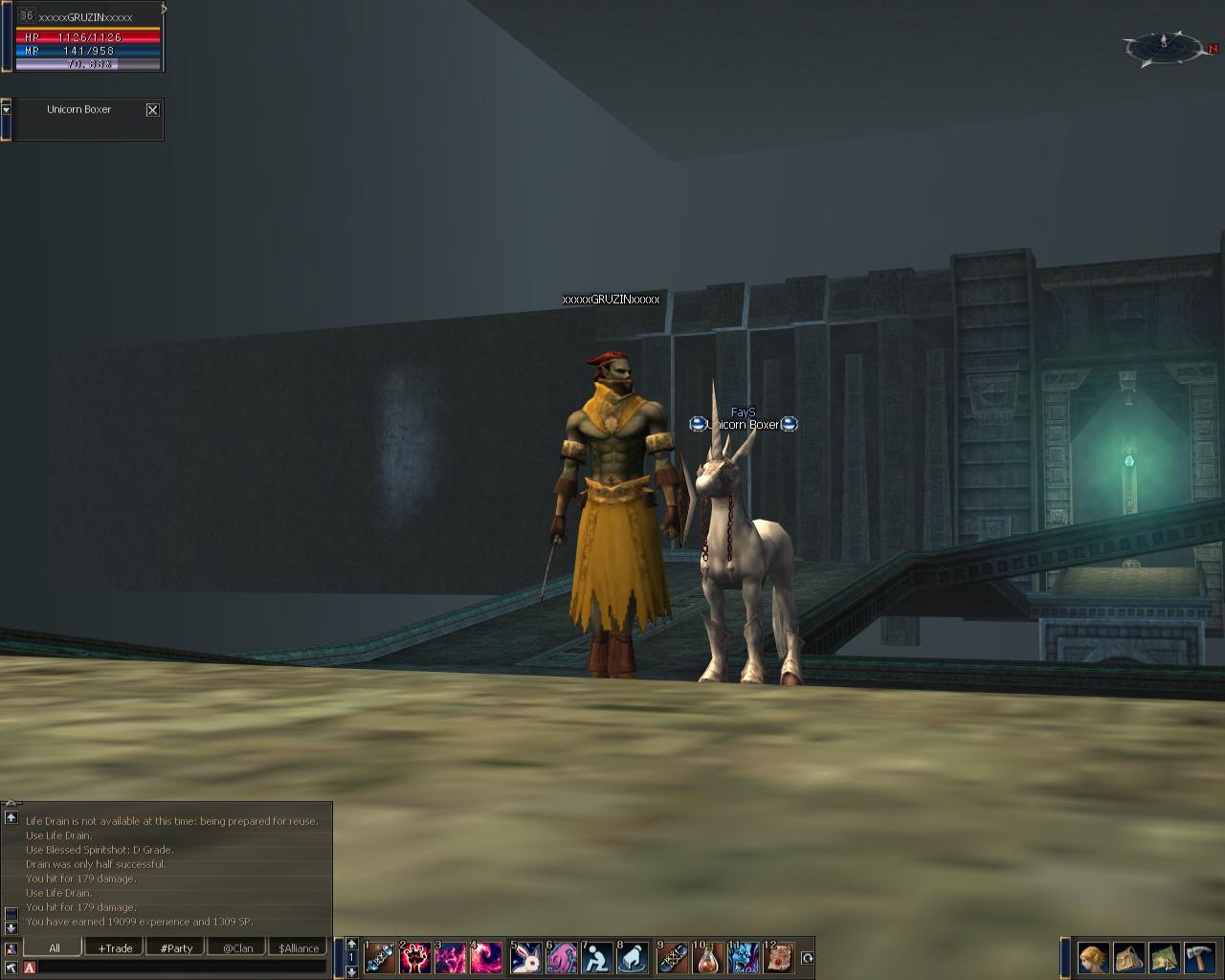Use the white rabbit skill in slot 5
Image resolution: width=1225 pixels, height=980 pixels.
pyautogui.click(x=525, y=957)
